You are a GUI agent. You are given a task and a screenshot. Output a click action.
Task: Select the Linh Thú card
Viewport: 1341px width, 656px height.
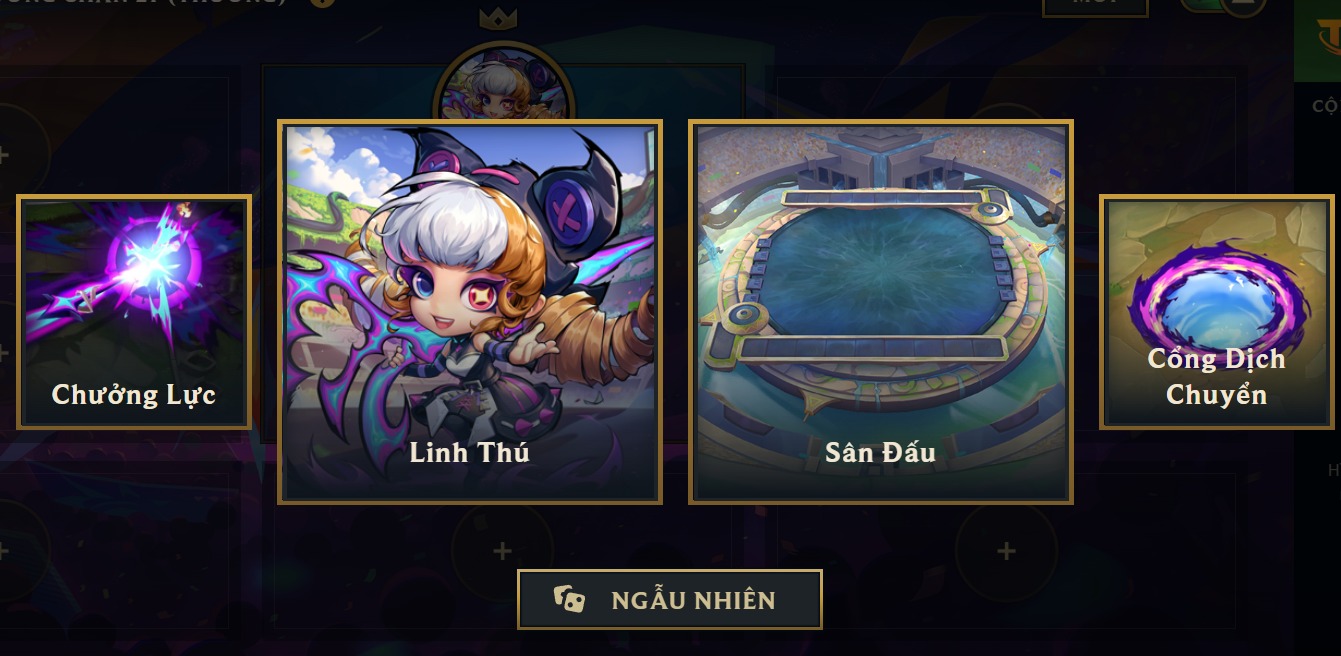click(470, 312)
